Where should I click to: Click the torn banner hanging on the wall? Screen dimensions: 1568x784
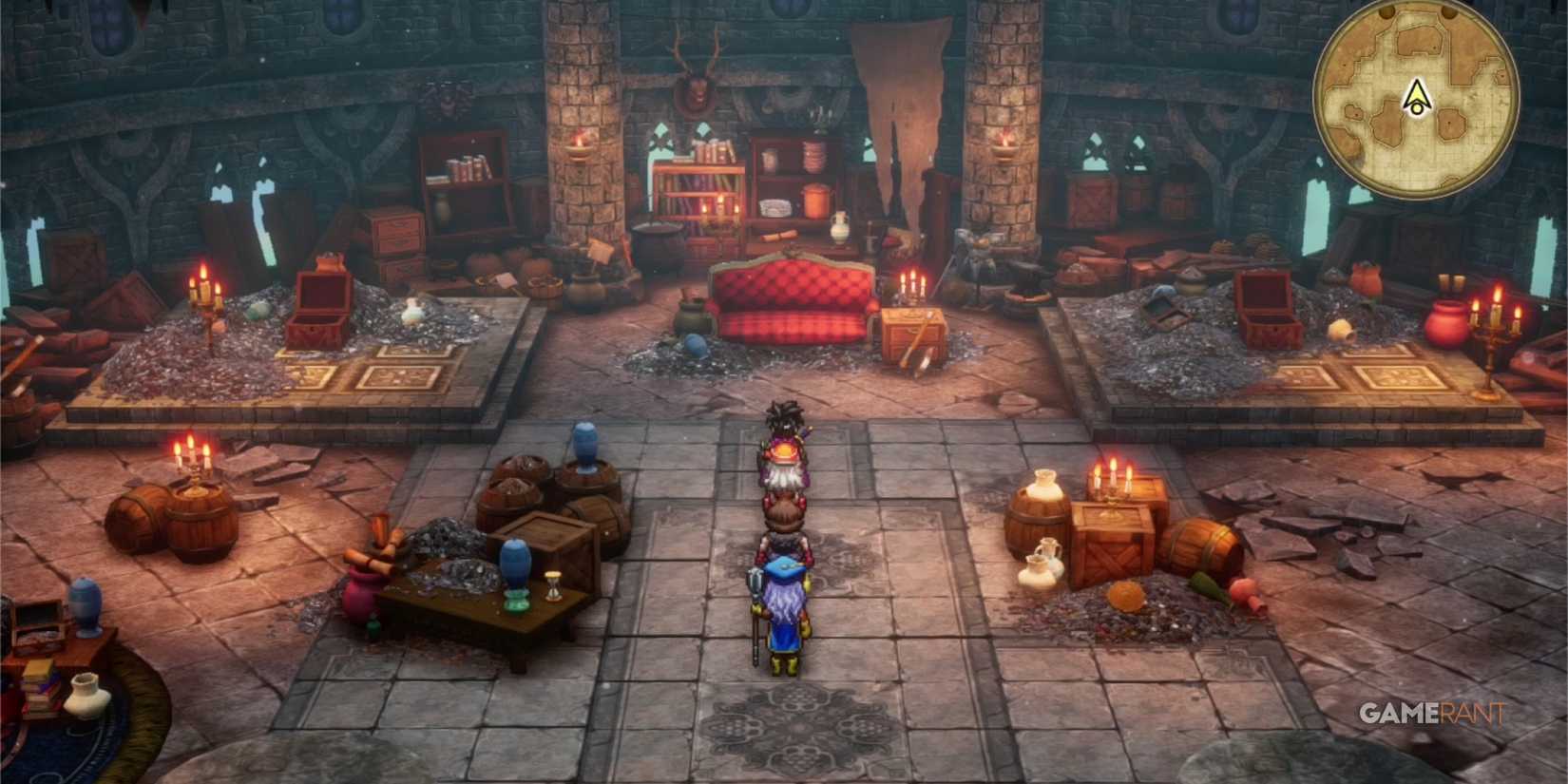click(x=903, y=105)
